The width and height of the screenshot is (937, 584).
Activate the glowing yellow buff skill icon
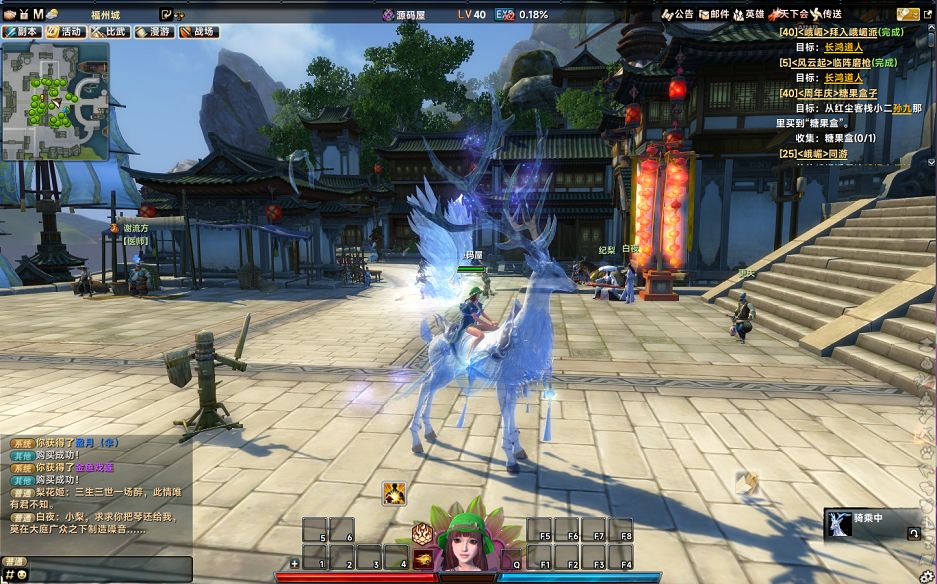click(394, 493)
